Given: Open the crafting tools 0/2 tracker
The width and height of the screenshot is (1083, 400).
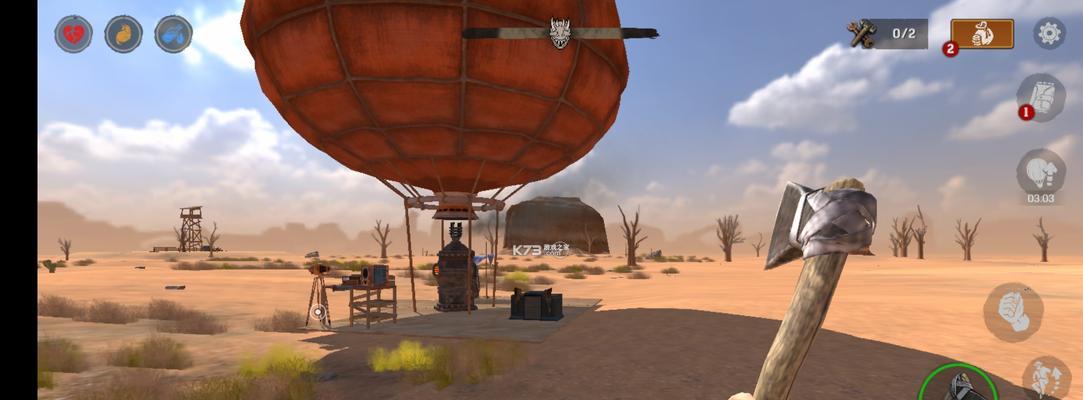Looking at the screenshot, I should pyautogui.click(x=887, y=34).
